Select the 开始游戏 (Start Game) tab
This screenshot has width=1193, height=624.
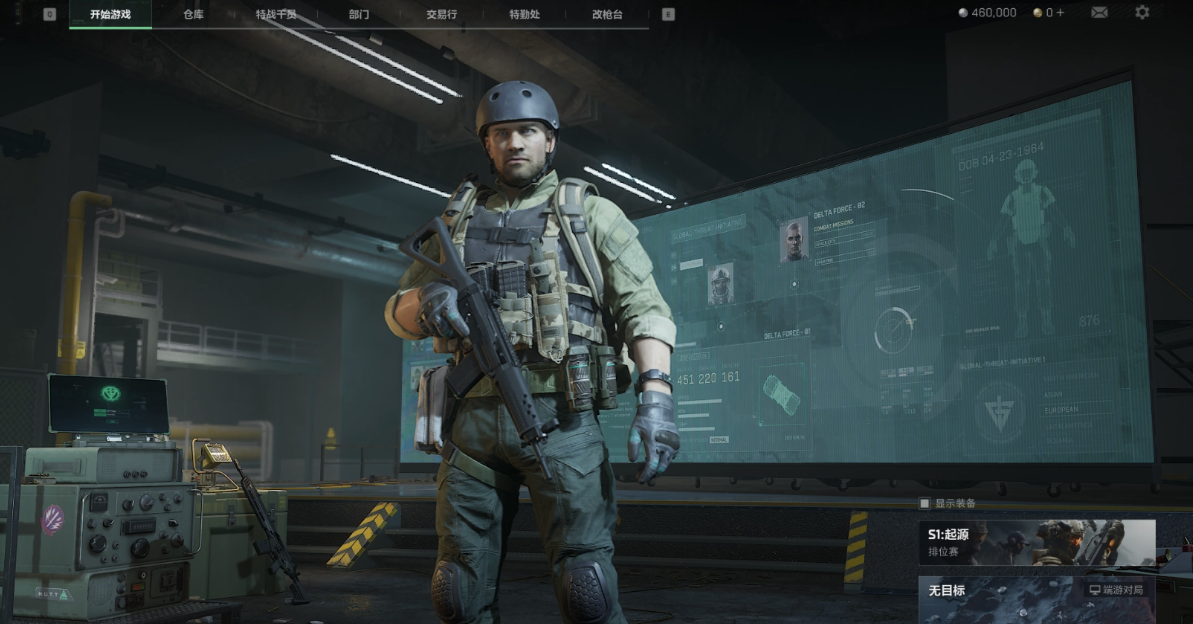coord(110,14)
